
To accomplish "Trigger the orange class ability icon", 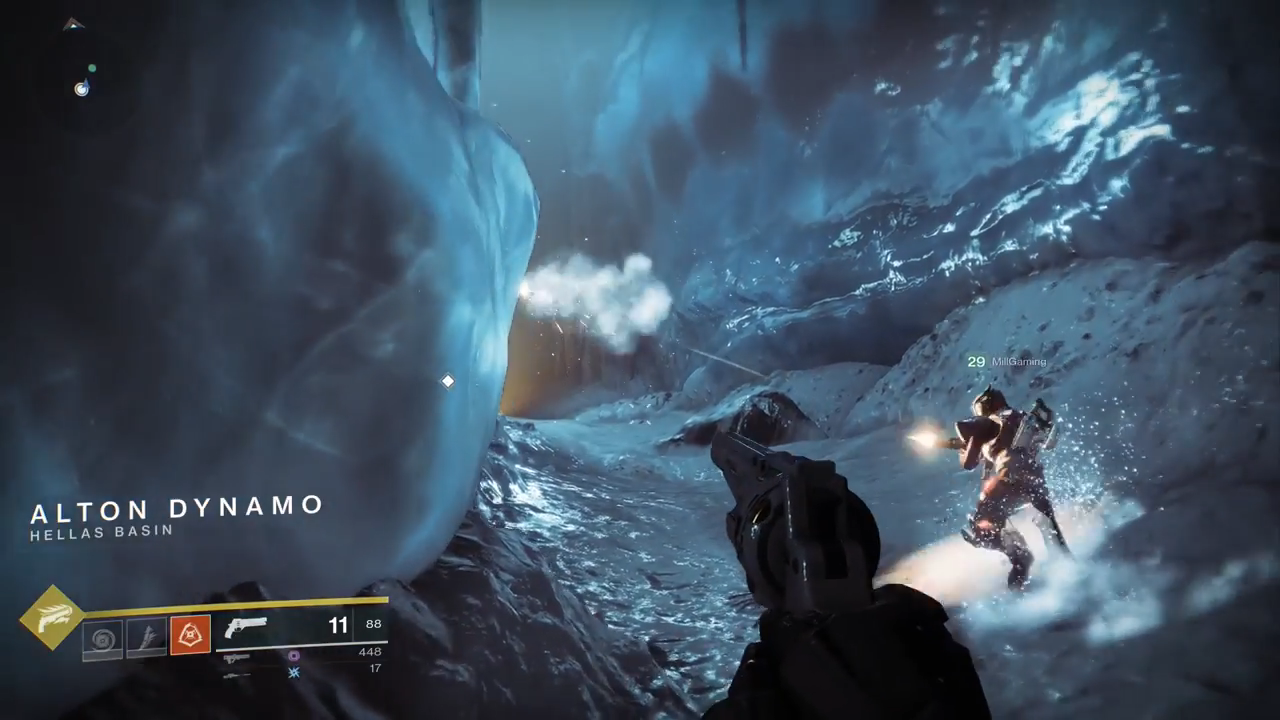I will click(190, 636).
